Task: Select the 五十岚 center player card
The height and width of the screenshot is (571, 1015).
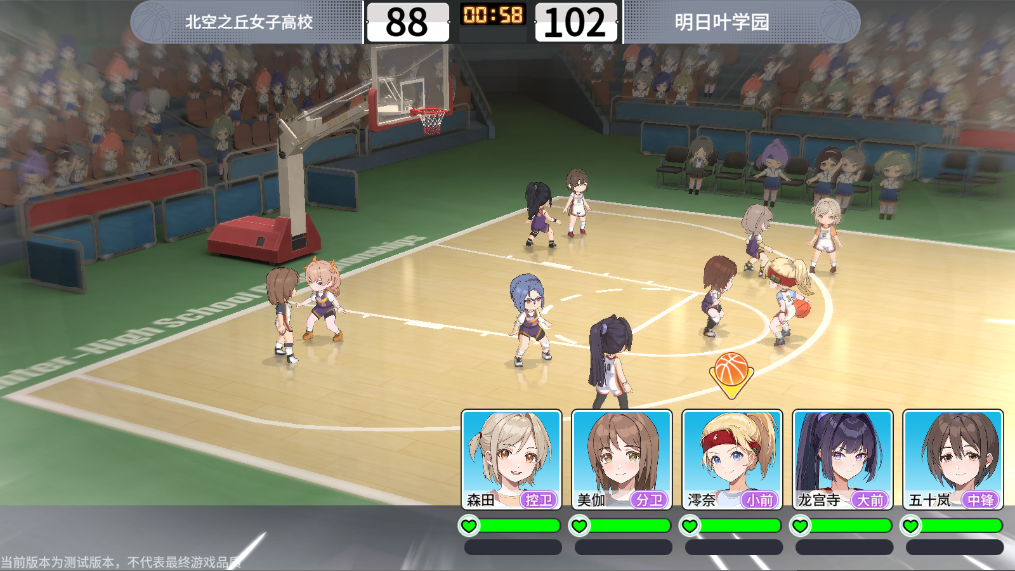Action: click(x=952, y=459)
